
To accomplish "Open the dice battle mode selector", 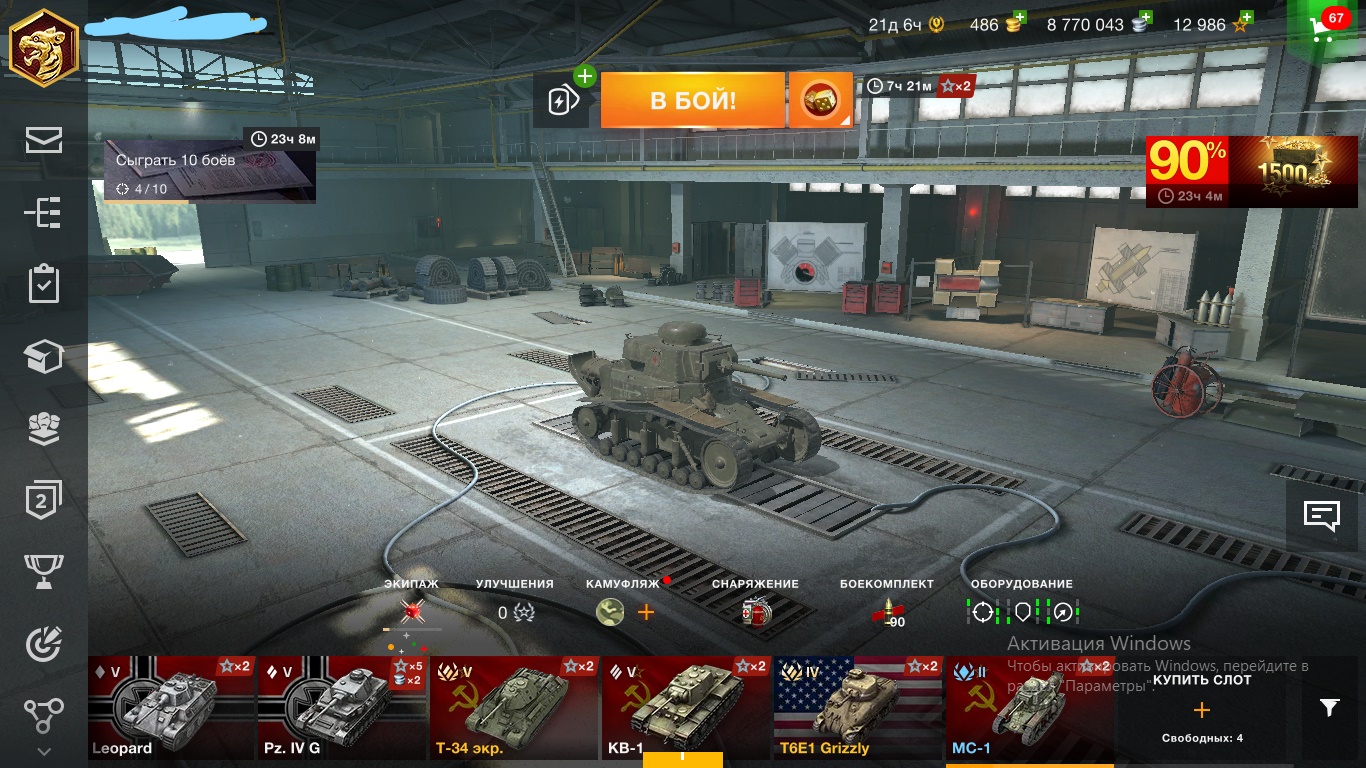I will pyautogui.click(x=820, y=100).
